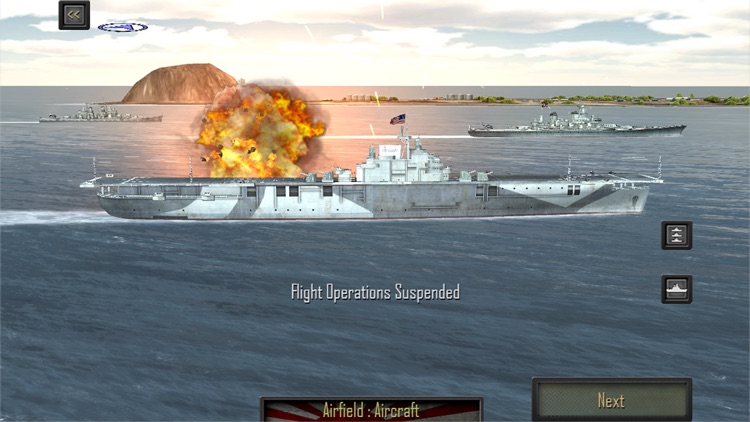The width and height of the screenshot is (750, 422).
Task: Open the stacked ships list icon
Action: pos(677,235)
